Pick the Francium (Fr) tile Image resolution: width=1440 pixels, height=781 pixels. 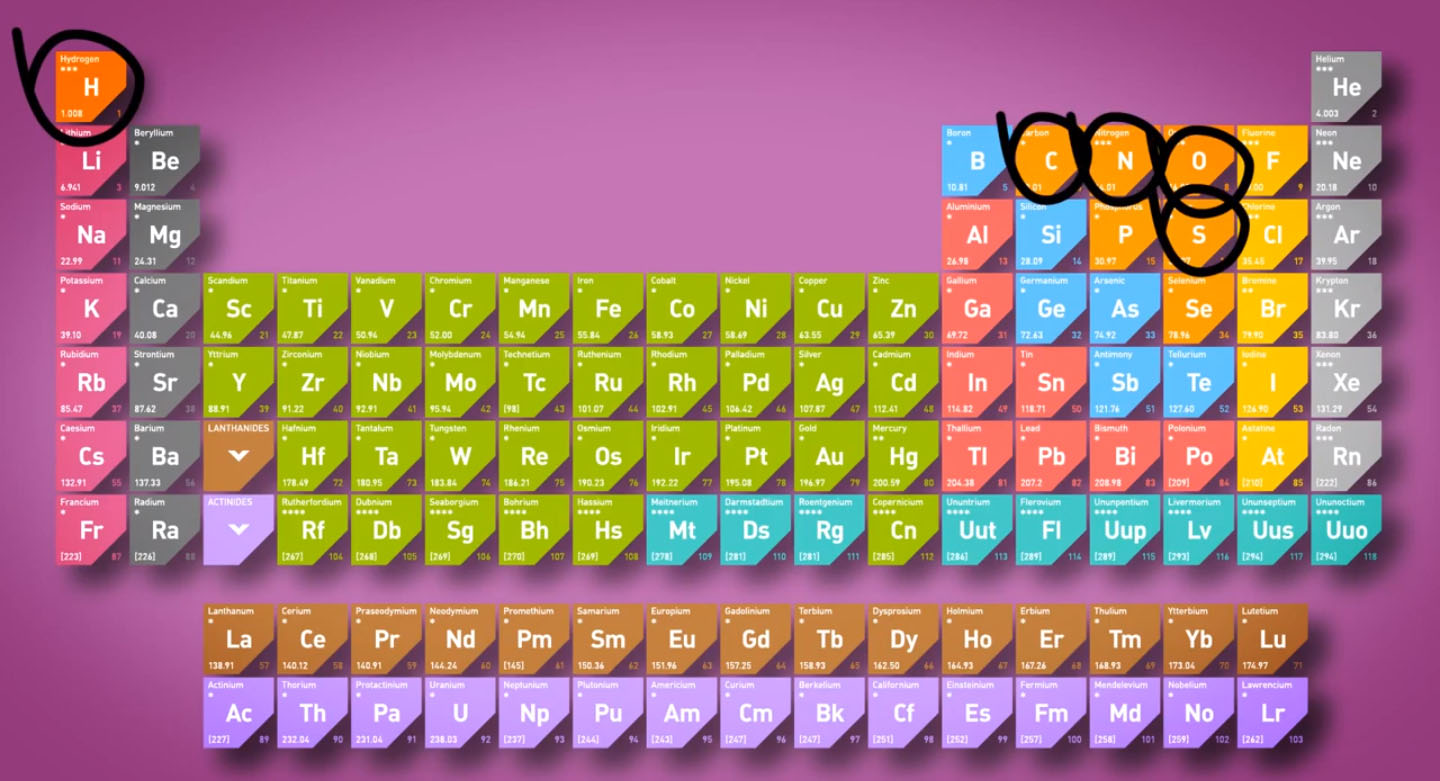pos(91,529)
